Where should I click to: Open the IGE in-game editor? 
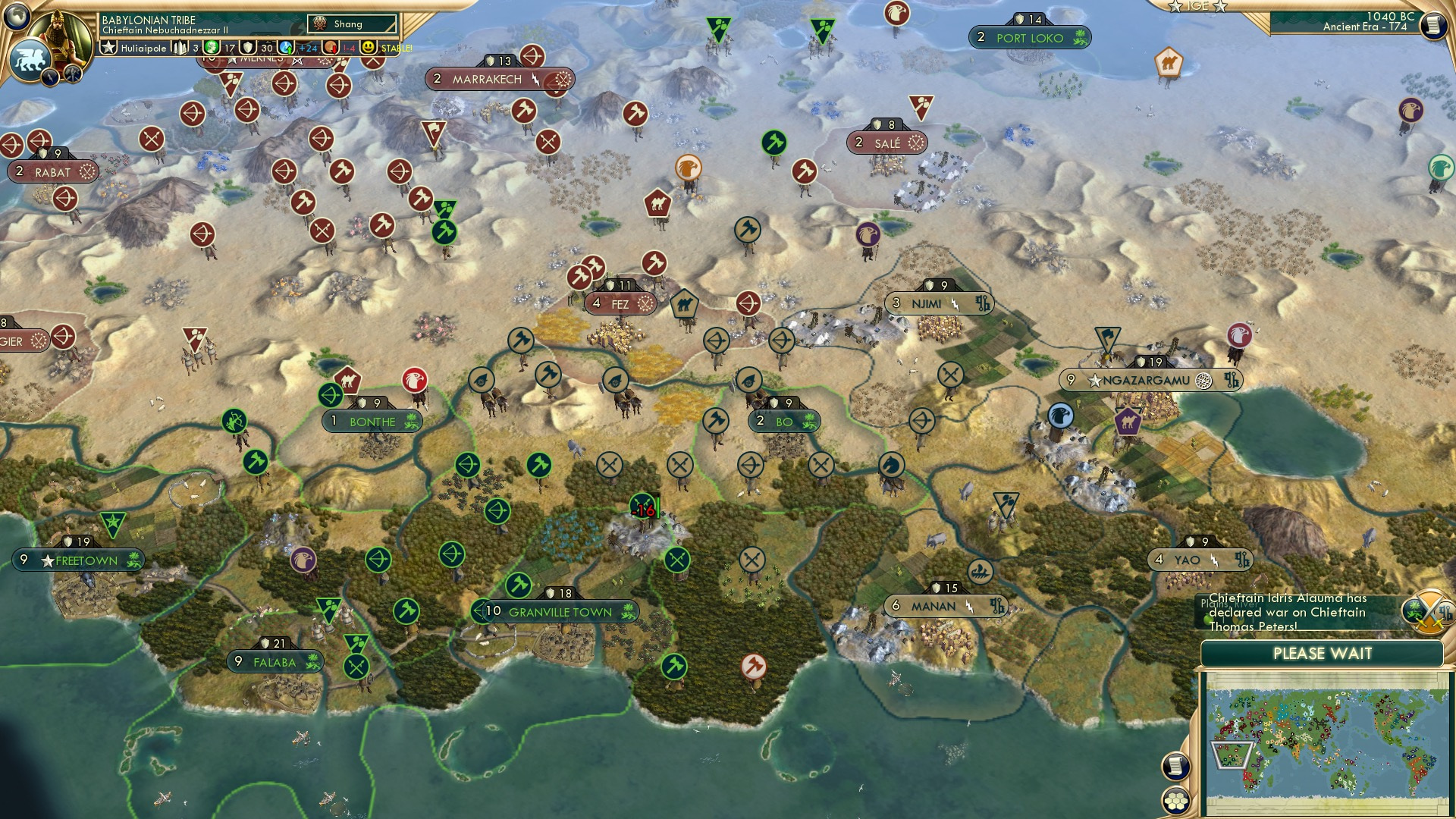(x=1198, y=8)
